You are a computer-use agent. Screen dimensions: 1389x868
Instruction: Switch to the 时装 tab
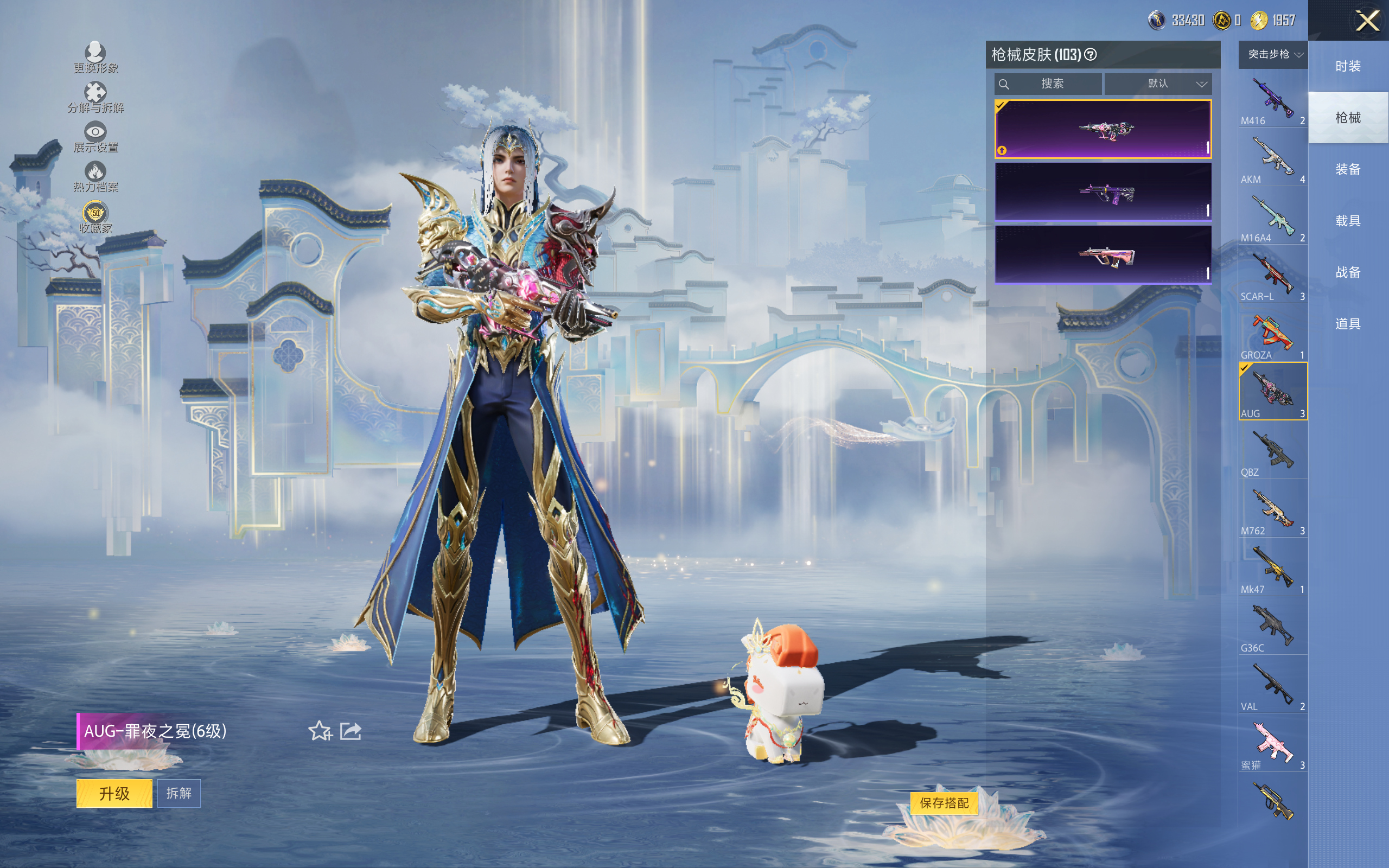(1348, 66)
